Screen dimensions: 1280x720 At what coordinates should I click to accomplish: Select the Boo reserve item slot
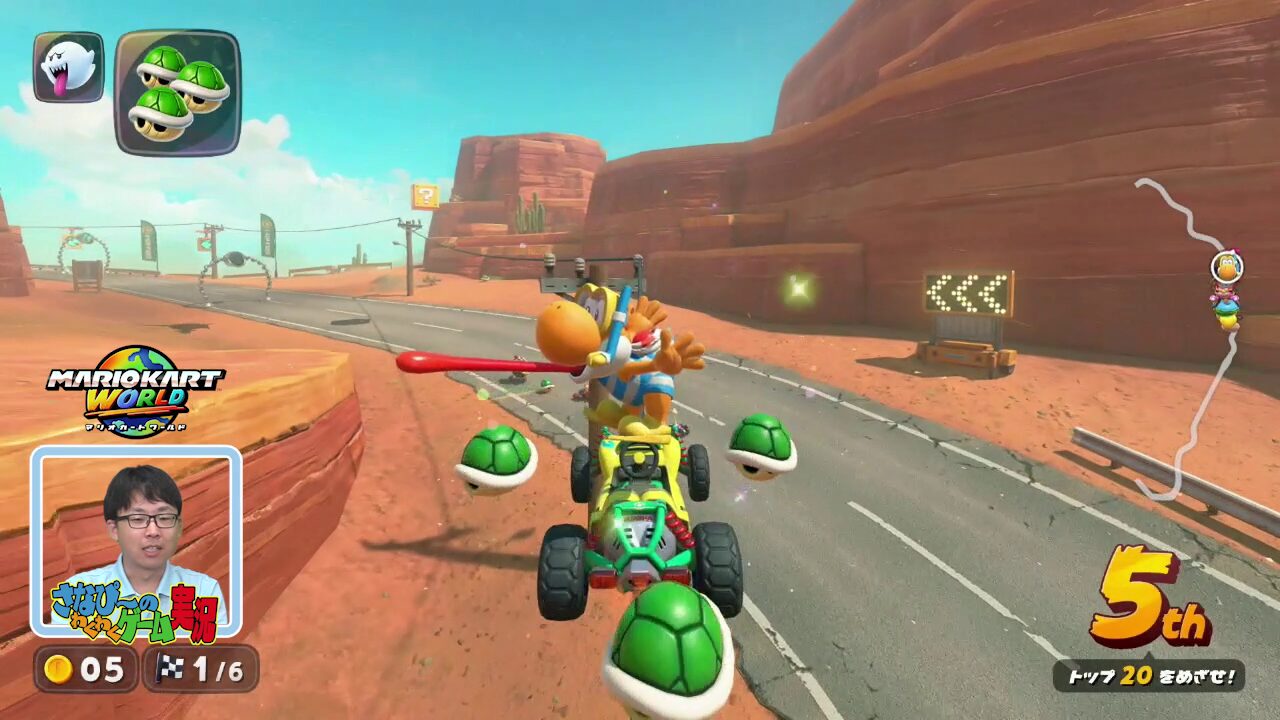68,67
